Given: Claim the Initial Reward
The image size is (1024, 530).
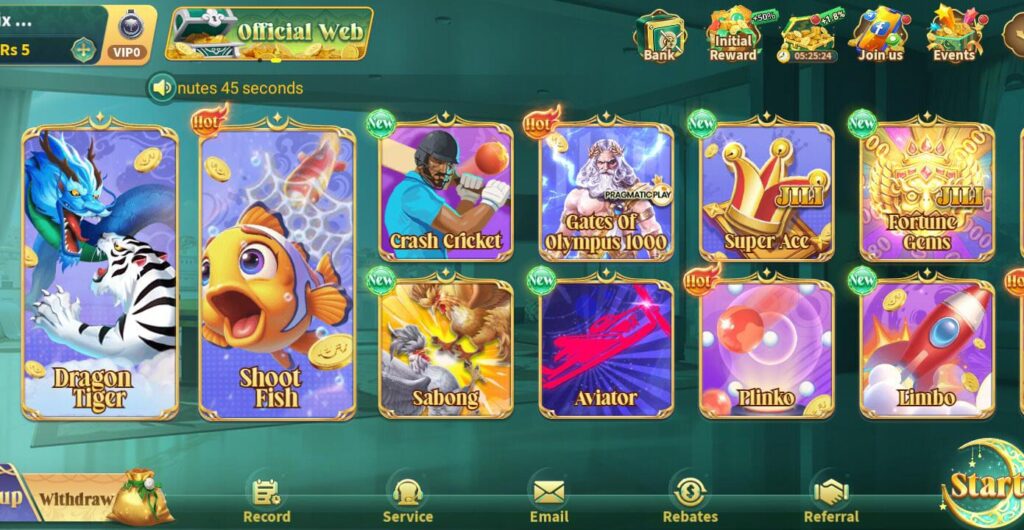Looking at the screenshot, I should (733, 36).
